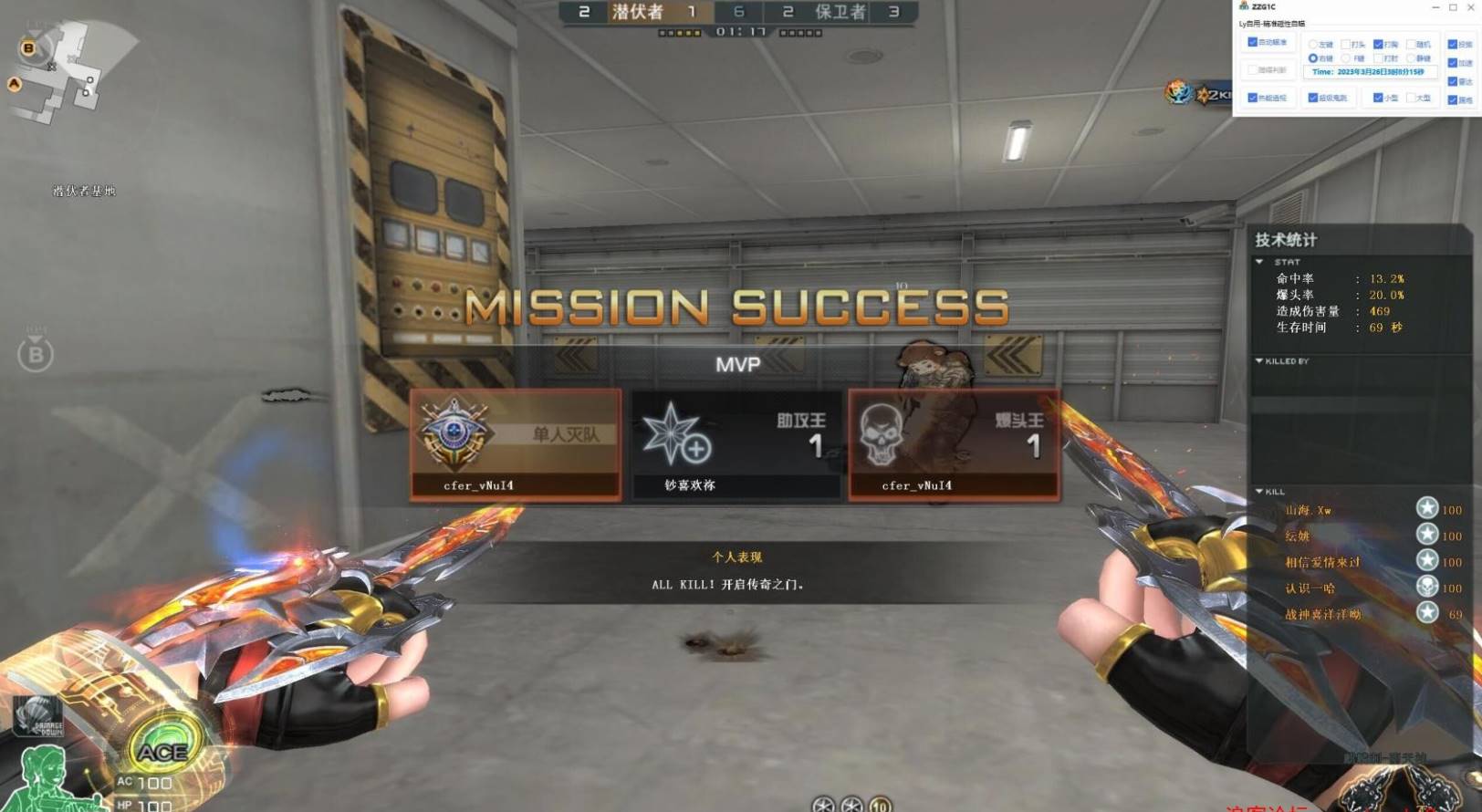The height and width of the screenshot is (812, 1482).
Task: Collapse the KILL list section
Action: pos(1259,492)
